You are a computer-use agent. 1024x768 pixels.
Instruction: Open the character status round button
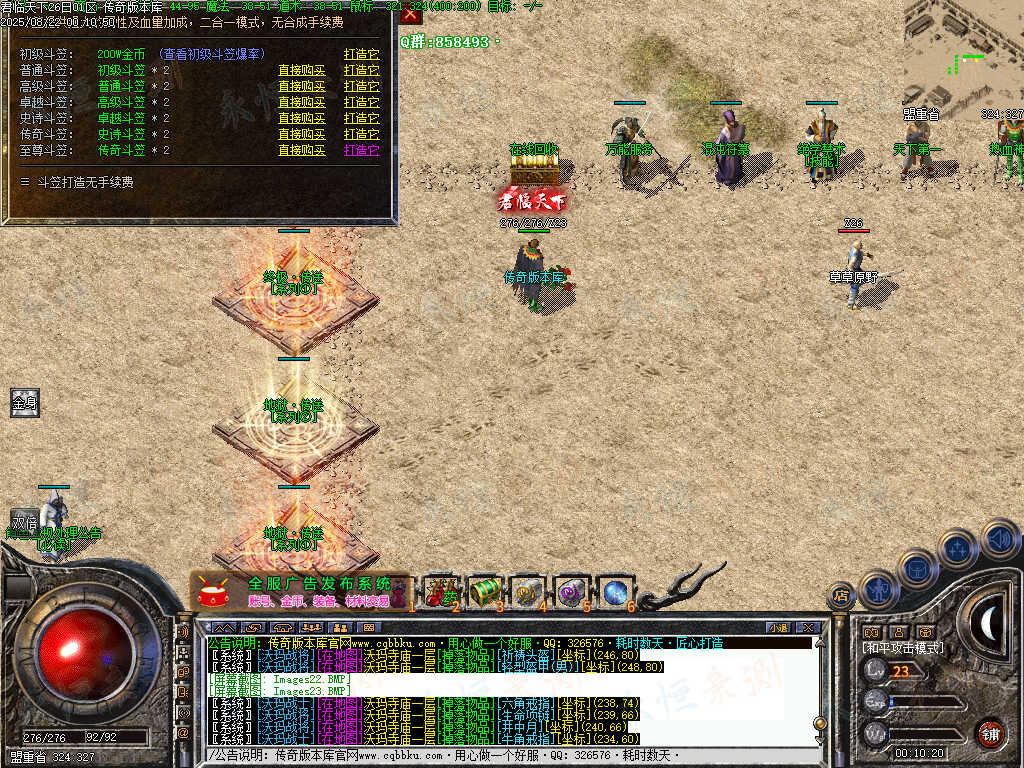tap(878, 590)
